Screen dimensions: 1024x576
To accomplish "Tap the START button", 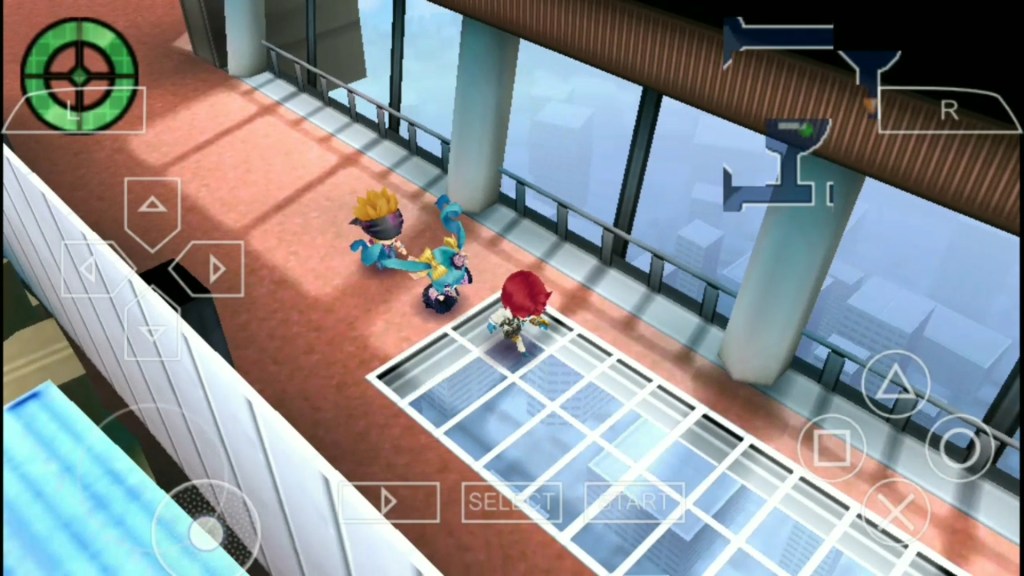I will pyautogui.click(x=634, y=501).
